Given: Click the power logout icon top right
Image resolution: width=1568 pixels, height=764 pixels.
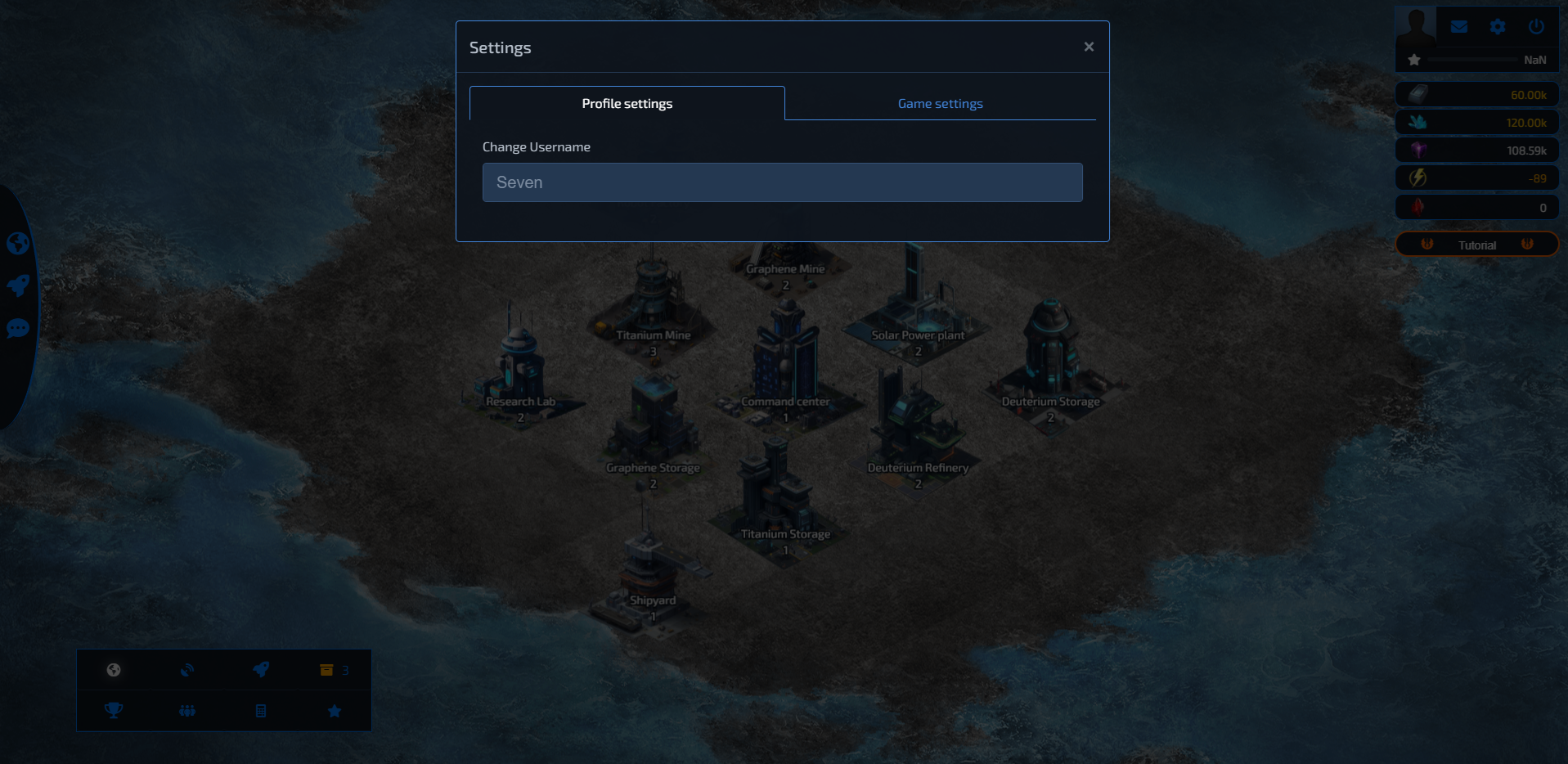Looking at the screenshot, I should (1535, 25).
